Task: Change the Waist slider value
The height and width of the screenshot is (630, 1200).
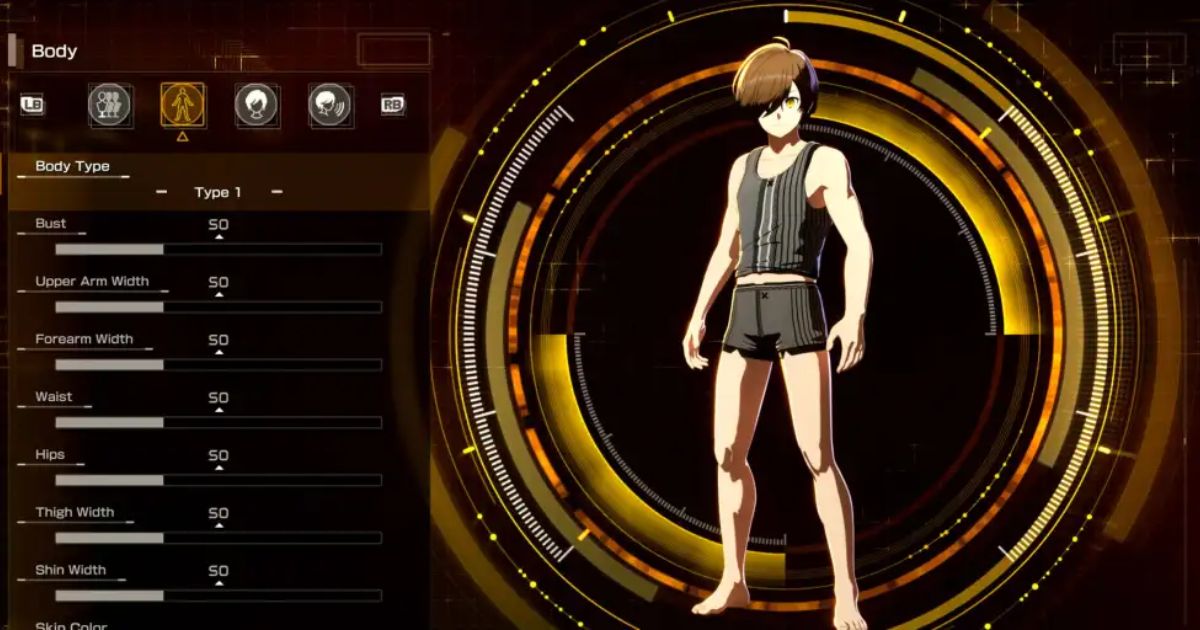Action: [218, 422]
